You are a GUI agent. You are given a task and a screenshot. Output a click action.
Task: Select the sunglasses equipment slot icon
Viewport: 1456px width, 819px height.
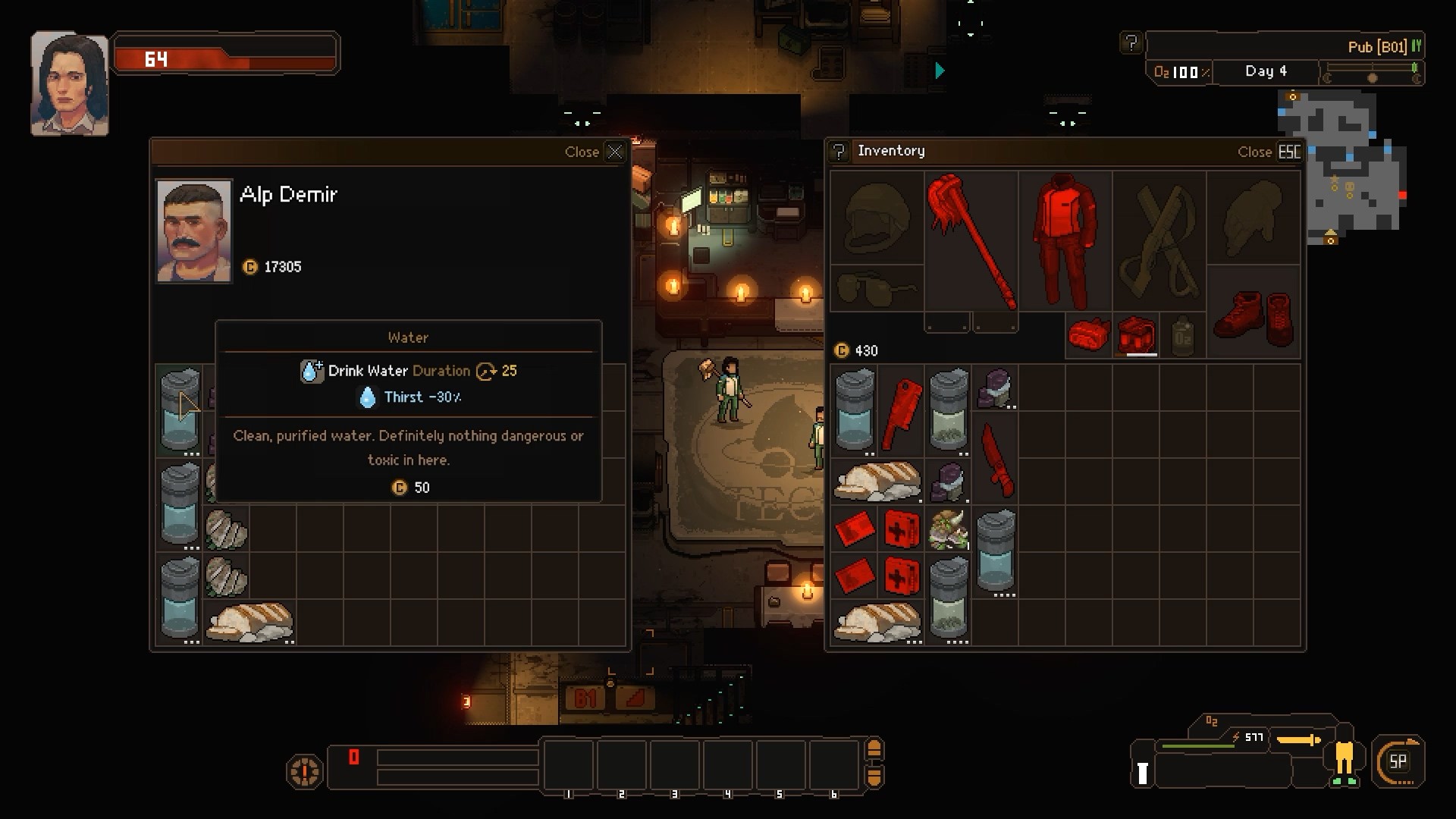tap(877, 287)
